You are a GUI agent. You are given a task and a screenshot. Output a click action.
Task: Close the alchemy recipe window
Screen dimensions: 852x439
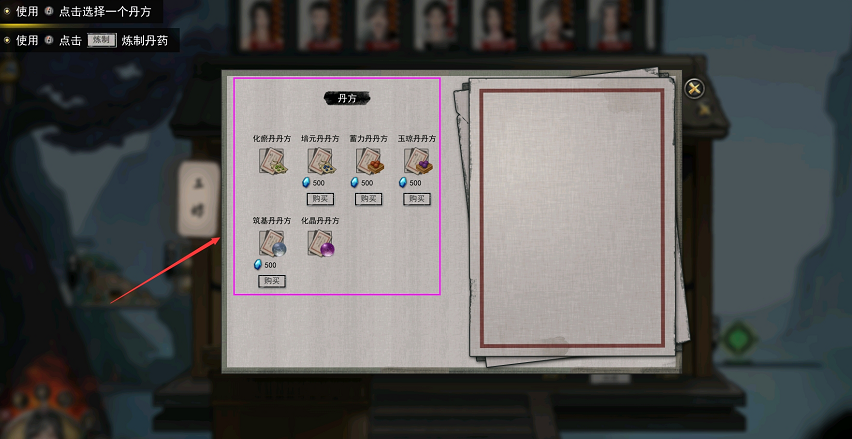694,89
